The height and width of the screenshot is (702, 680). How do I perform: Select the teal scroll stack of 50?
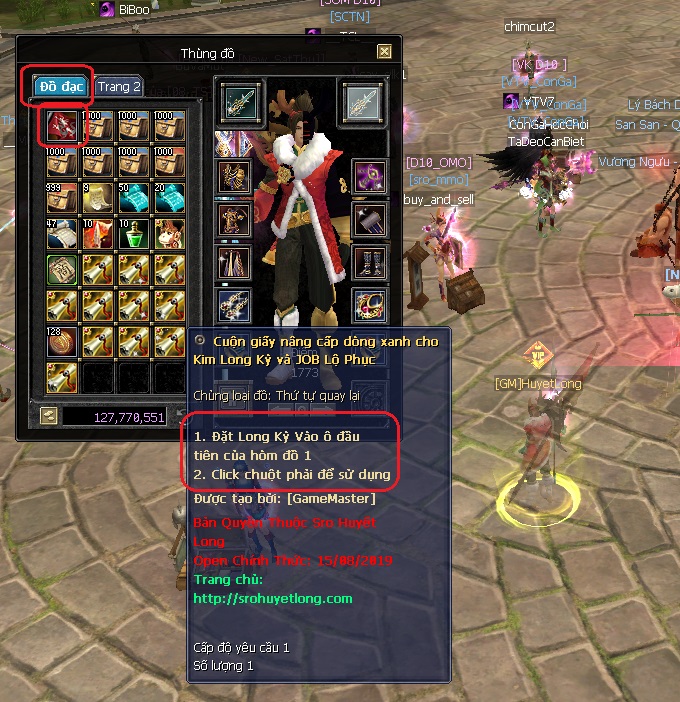(134, 198)
